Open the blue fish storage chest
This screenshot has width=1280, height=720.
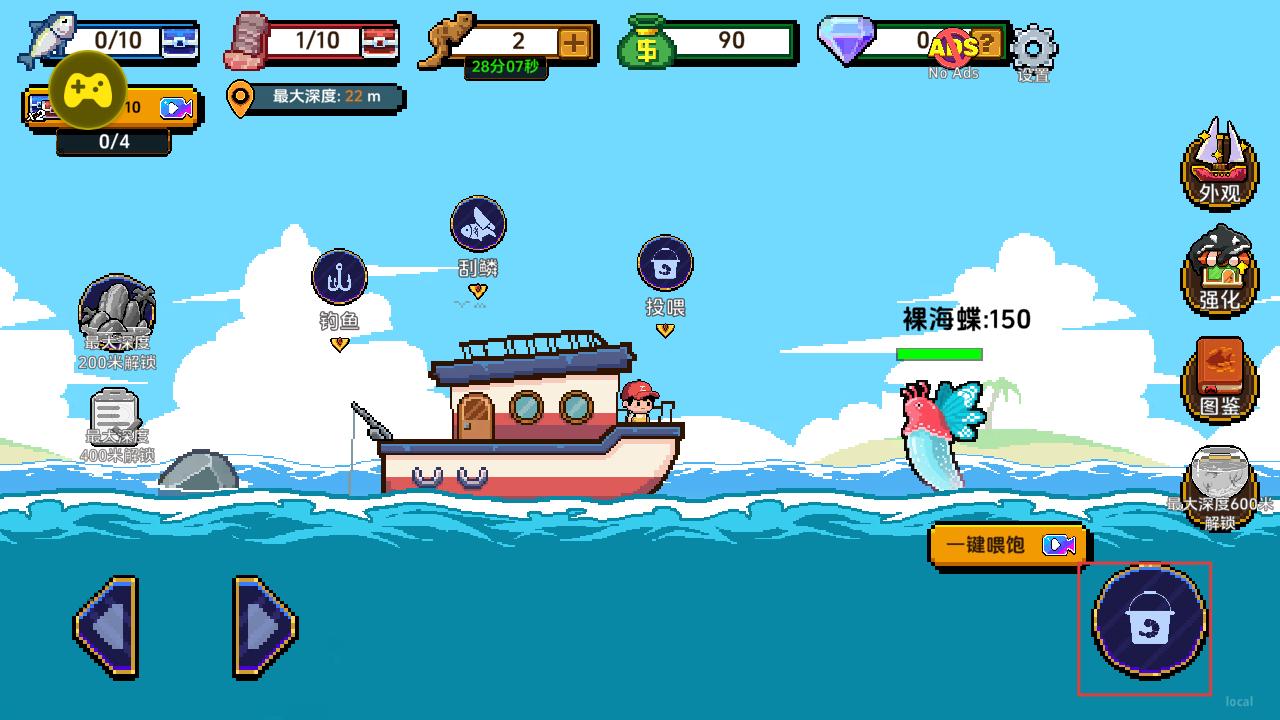point(180,42)
